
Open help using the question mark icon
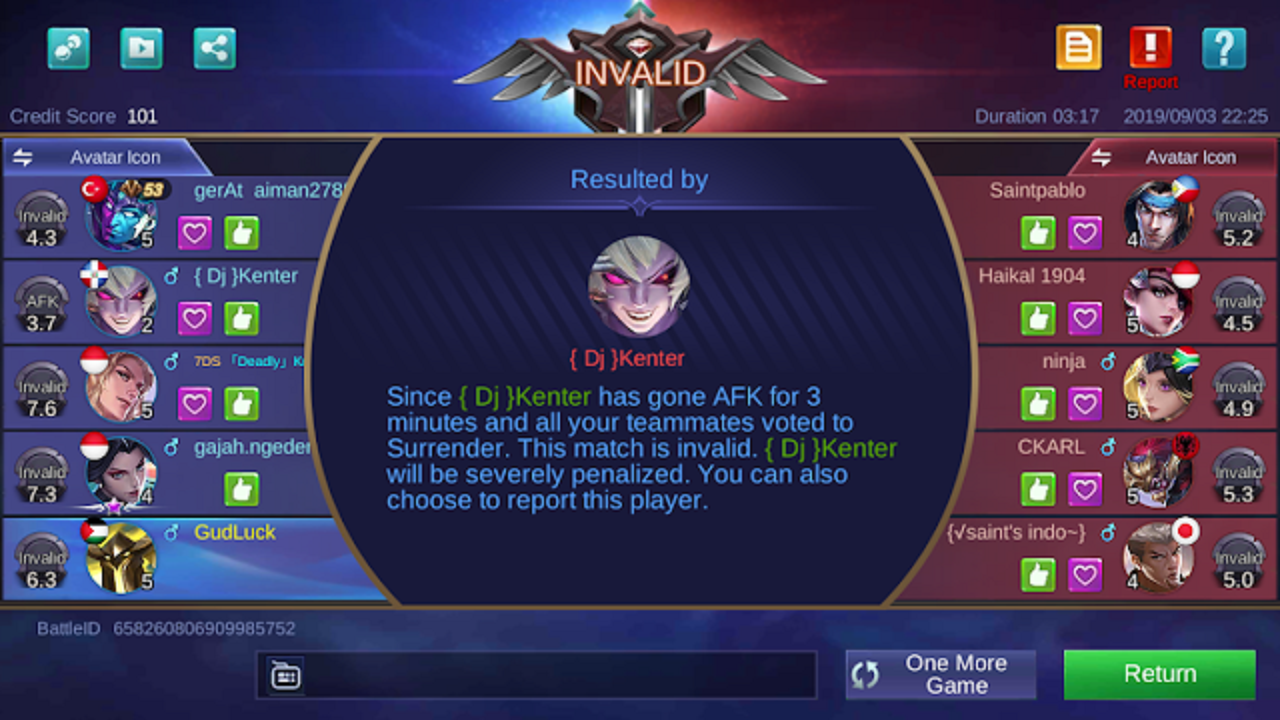(1224, 47)
